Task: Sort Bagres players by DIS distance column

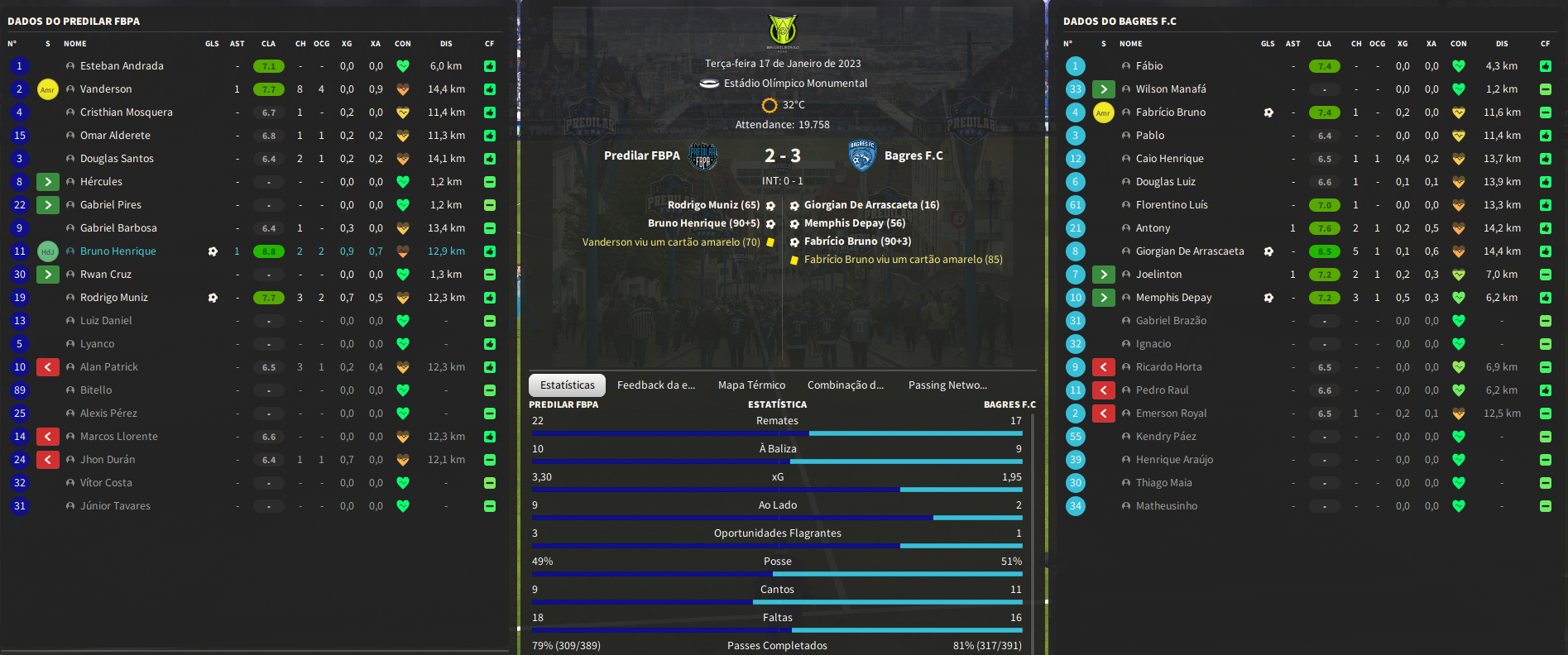Action: tap(1502, 44)
